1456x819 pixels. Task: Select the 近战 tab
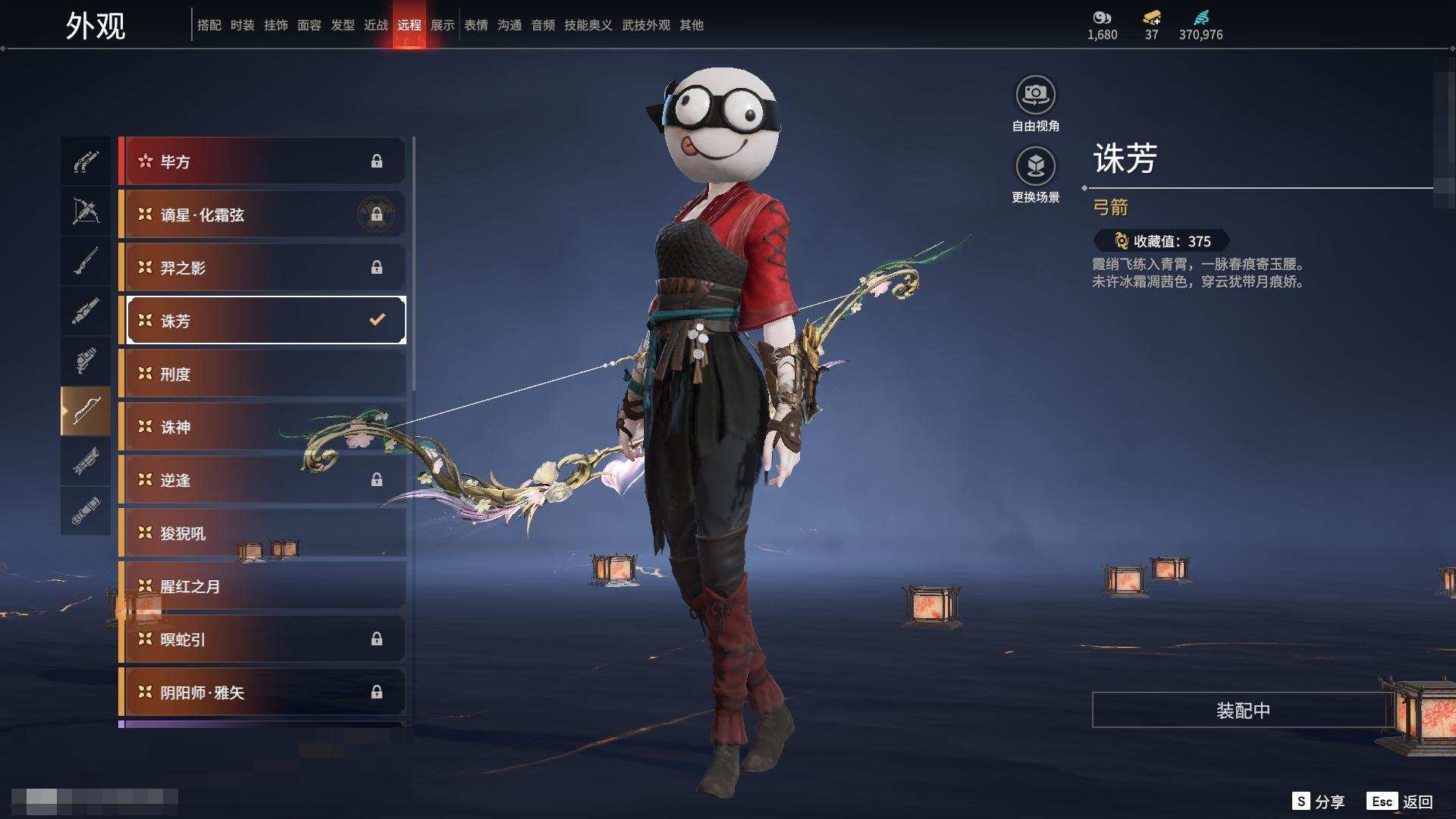(x=376, y=25)
